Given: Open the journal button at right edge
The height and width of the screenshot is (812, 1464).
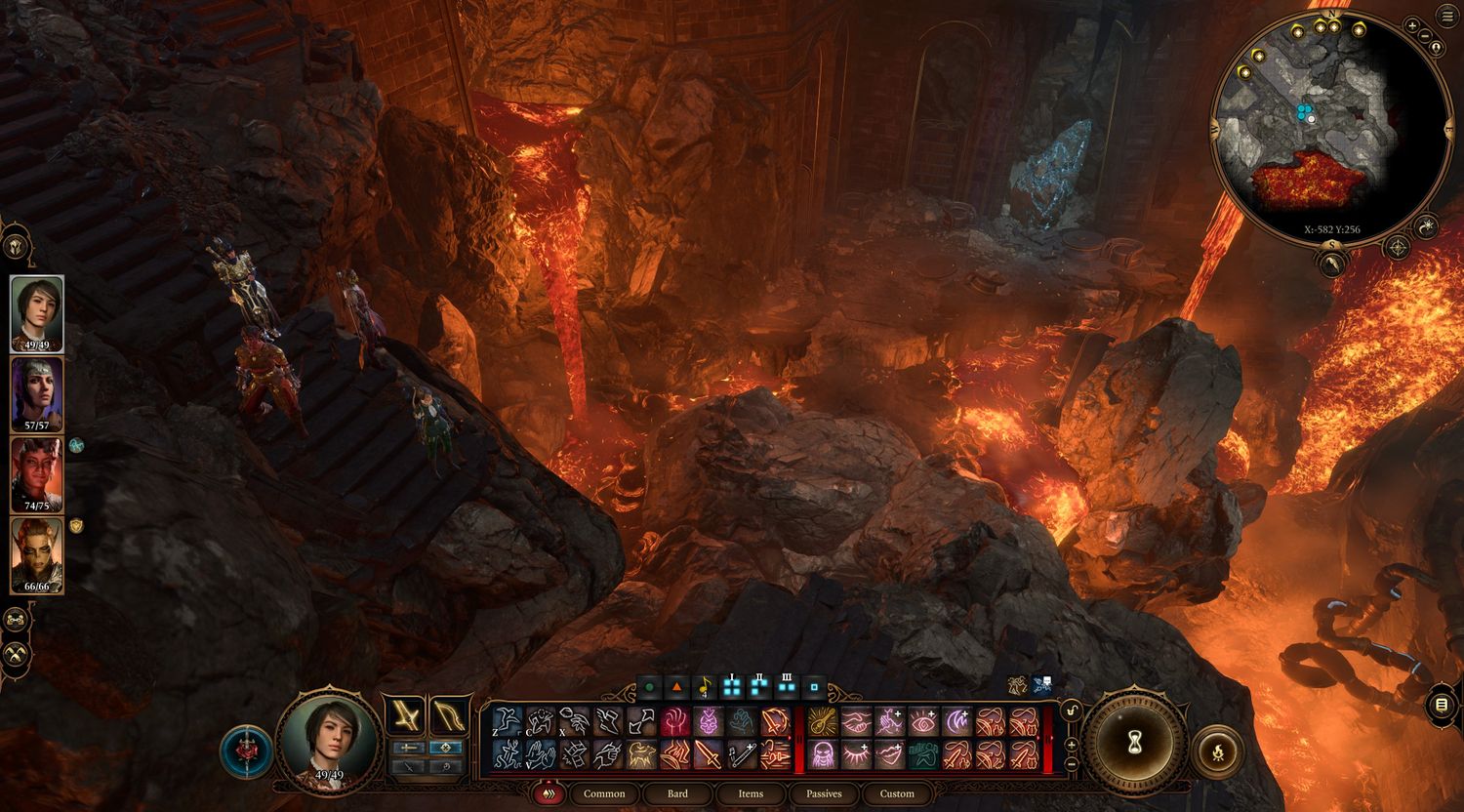Looking at the screenshot, I should tap(1443, 704).
